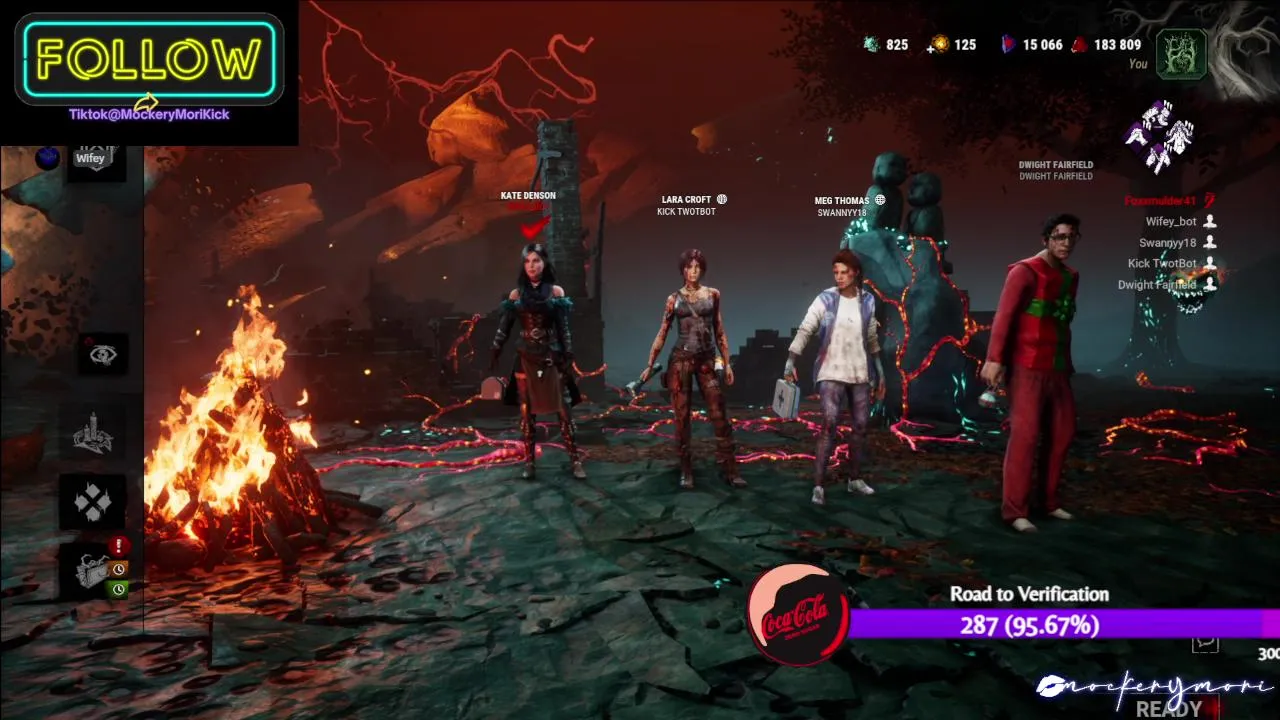Open your green player profile badge
The width and height of the screenshot is (1280, 720).
[x=1181, y=54]
